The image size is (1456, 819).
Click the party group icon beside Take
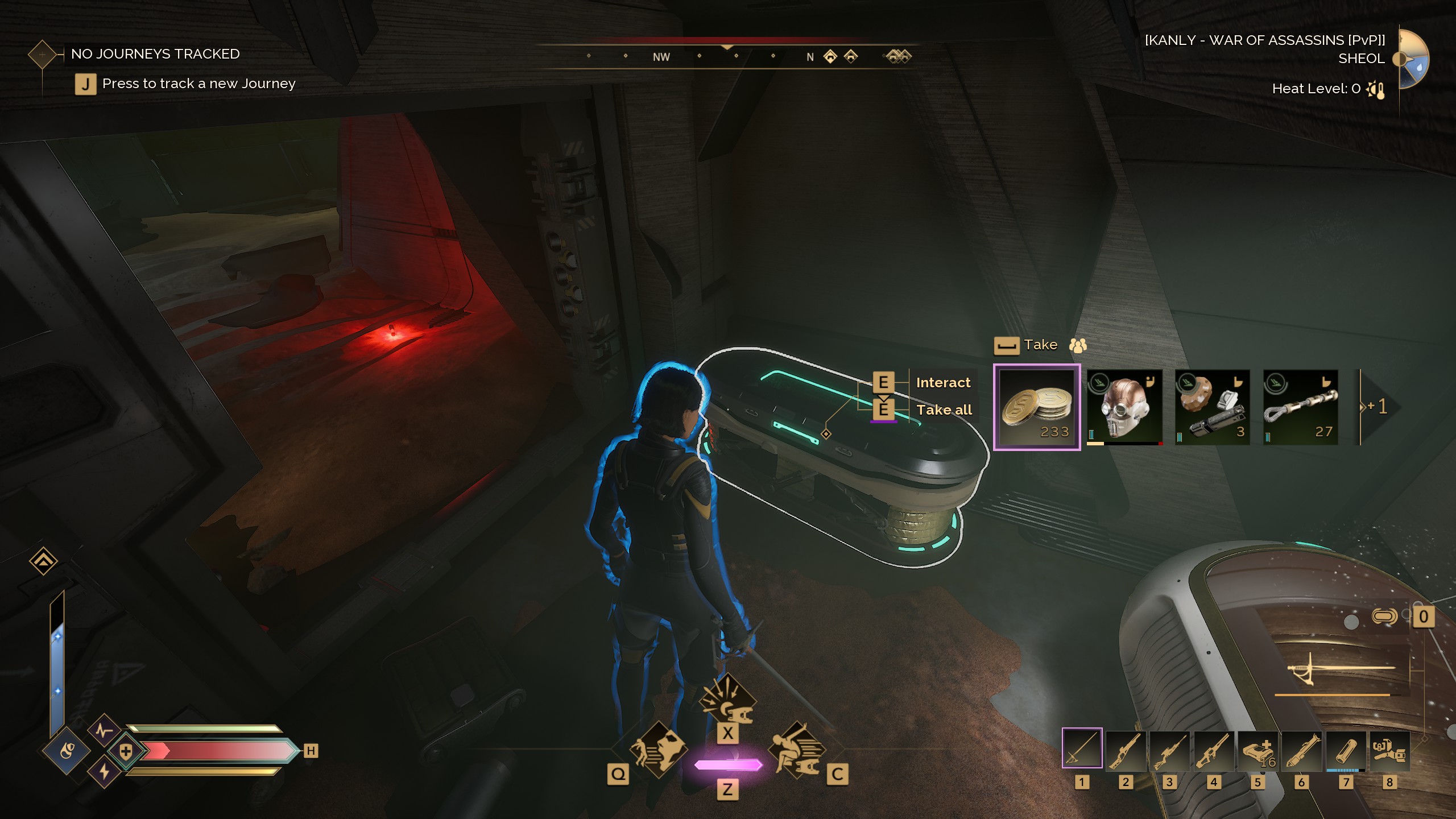click(1078, 345)
